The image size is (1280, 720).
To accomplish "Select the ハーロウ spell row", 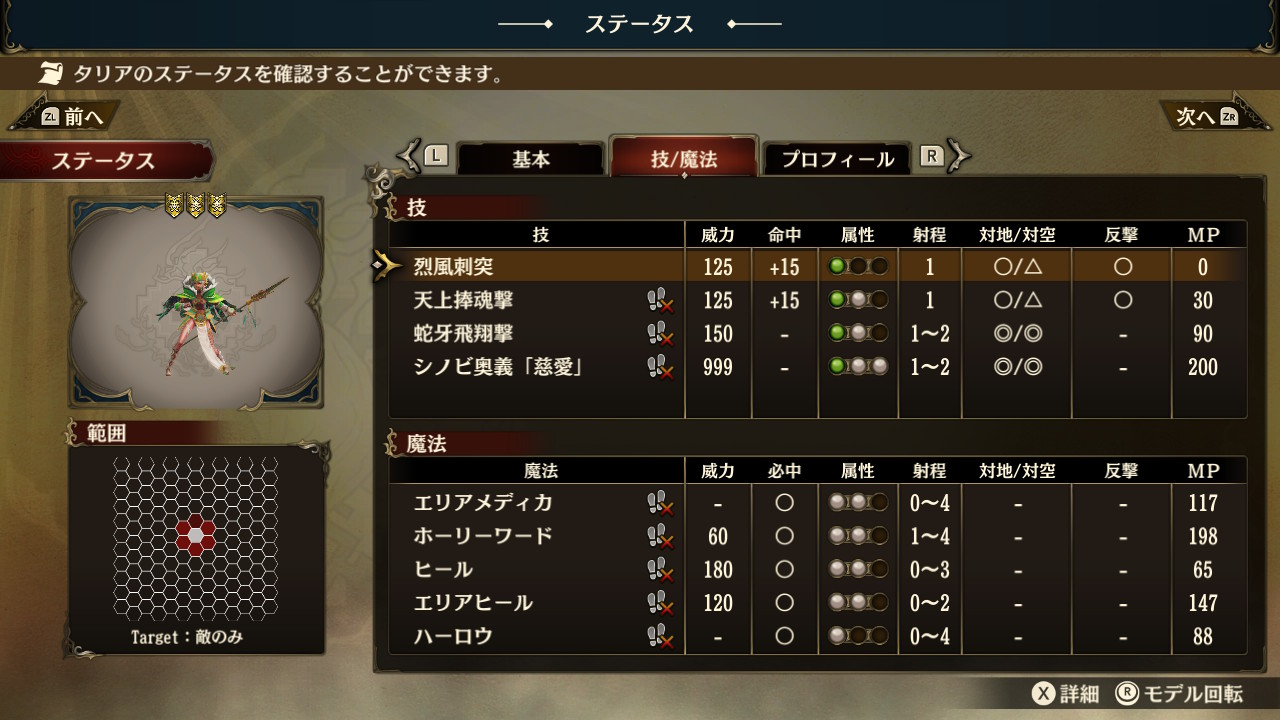I will 454,636.
